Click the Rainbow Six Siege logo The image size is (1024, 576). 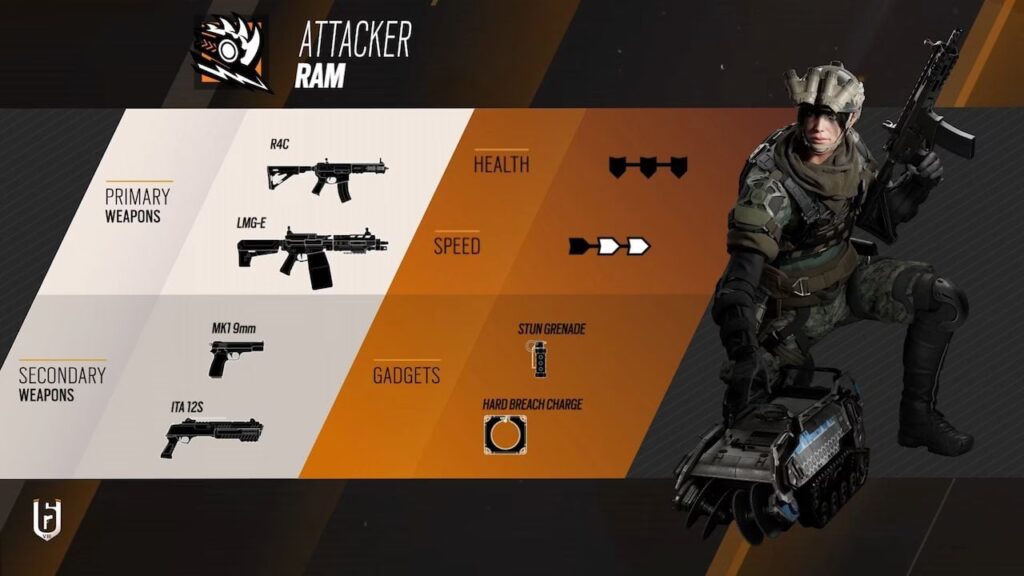pyautogui.click(x=47, y=520)
